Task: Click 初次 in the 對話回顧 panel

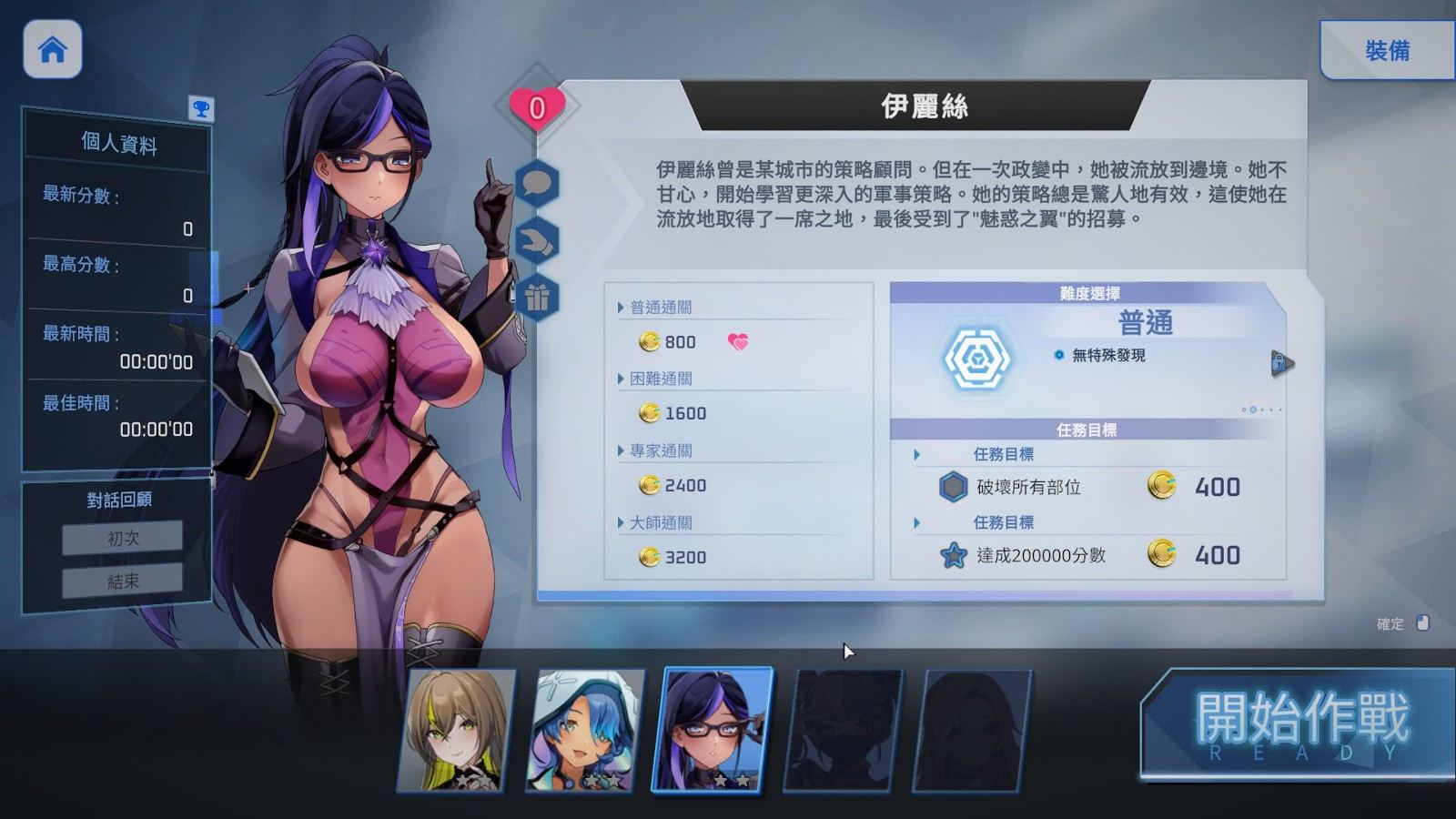Action: click(x=121, y=537)
